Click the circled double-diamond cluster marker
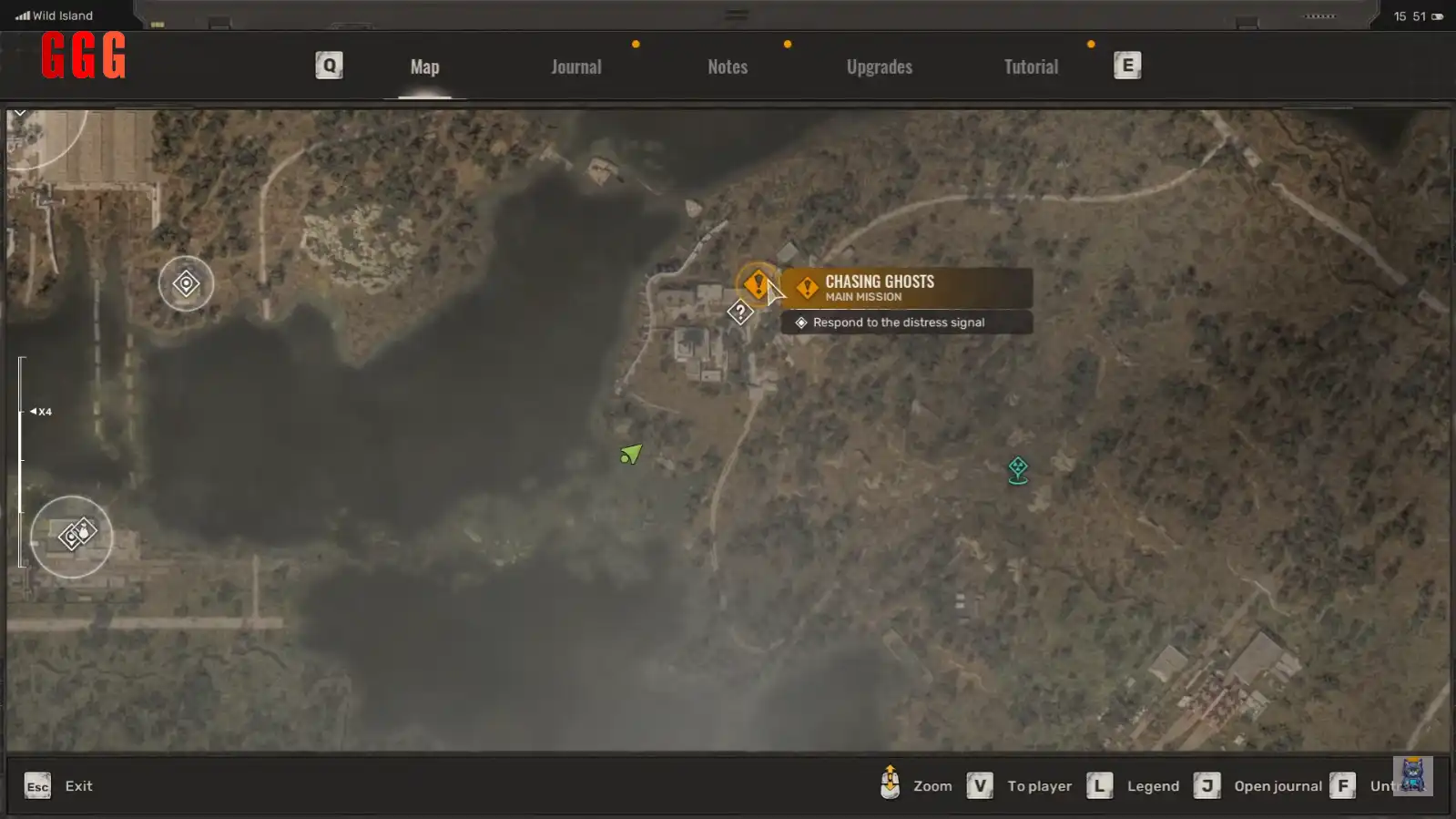This screenshot has height=819, width=1456. click(x=73, y=536)
